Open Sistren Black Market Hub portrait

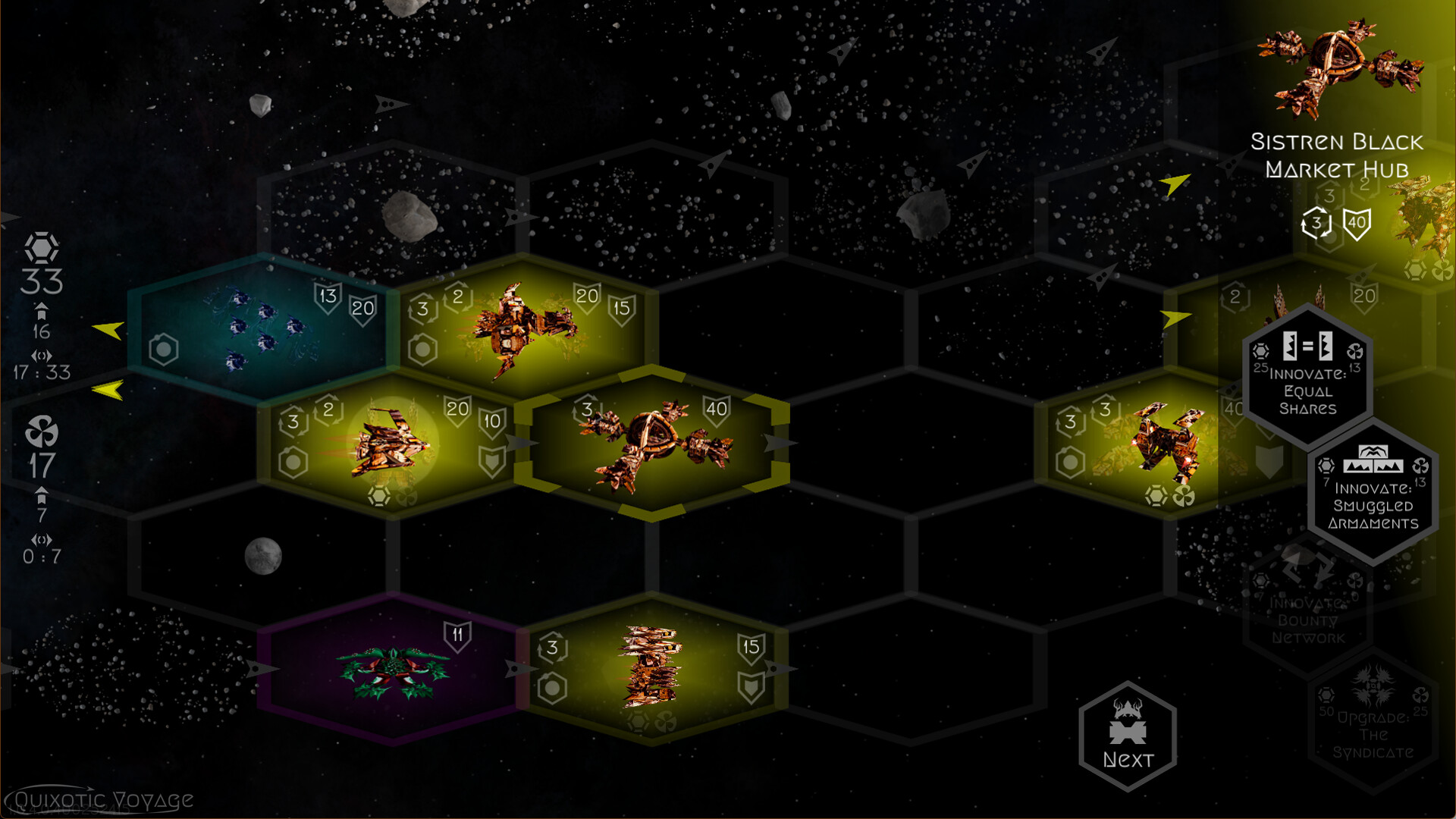pyautogui.click(x=1338, y=68)
